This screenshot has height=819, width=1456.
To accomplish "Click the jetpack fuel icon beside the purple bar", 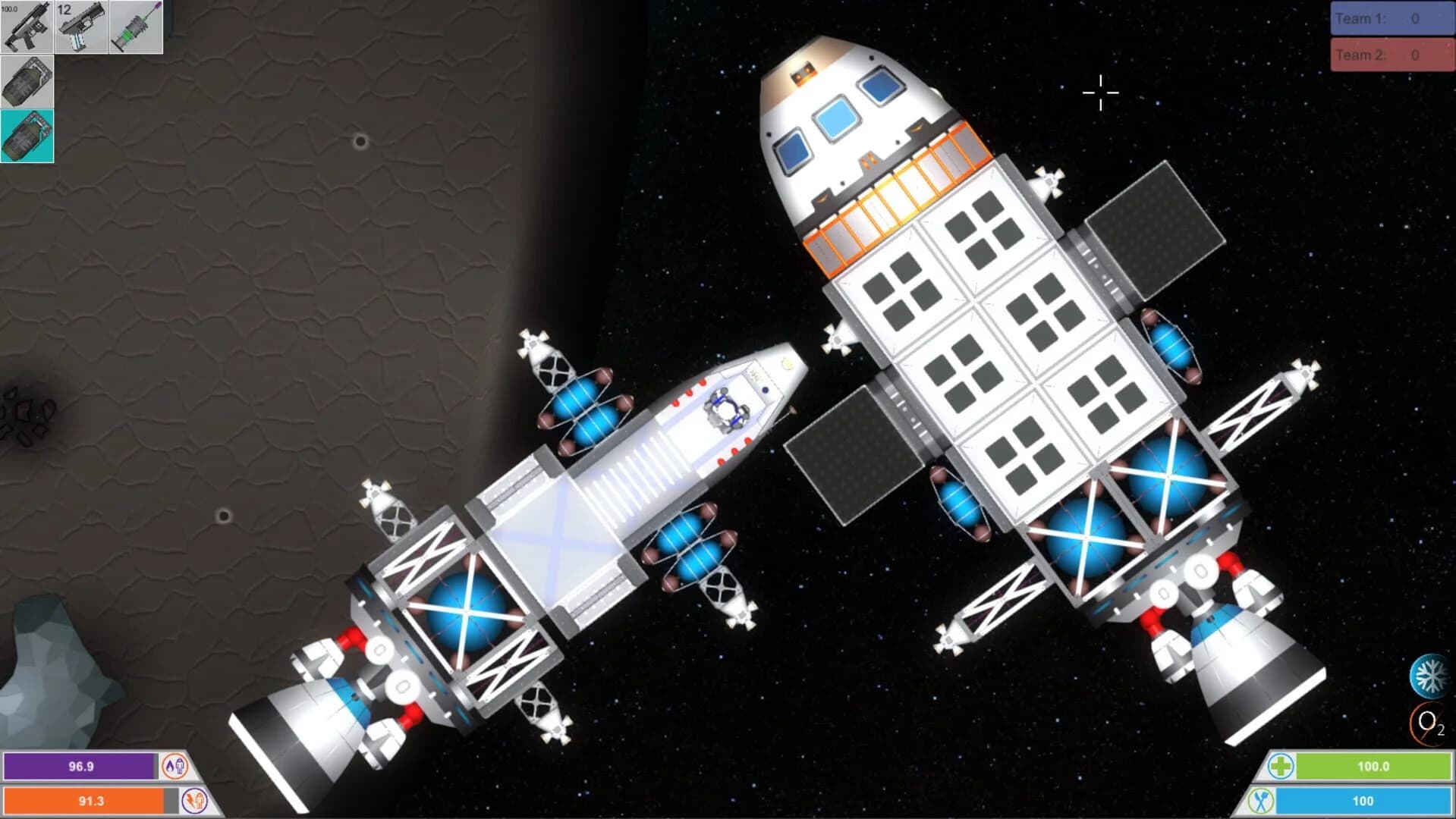I will pyautogui.click(x=176, y=767).
